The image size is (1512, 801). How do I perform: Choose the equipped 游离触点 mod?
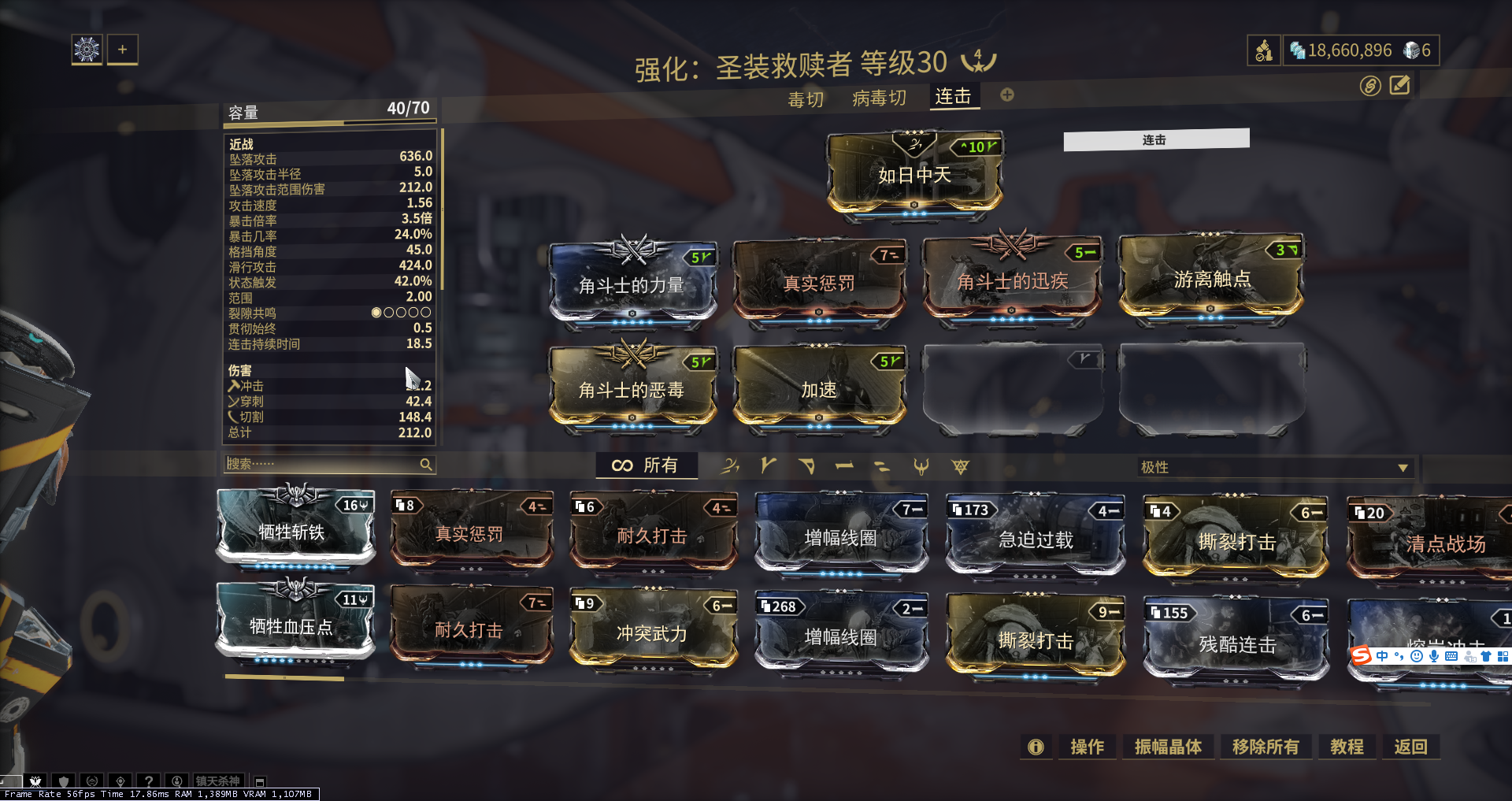tap(1212, 279)
